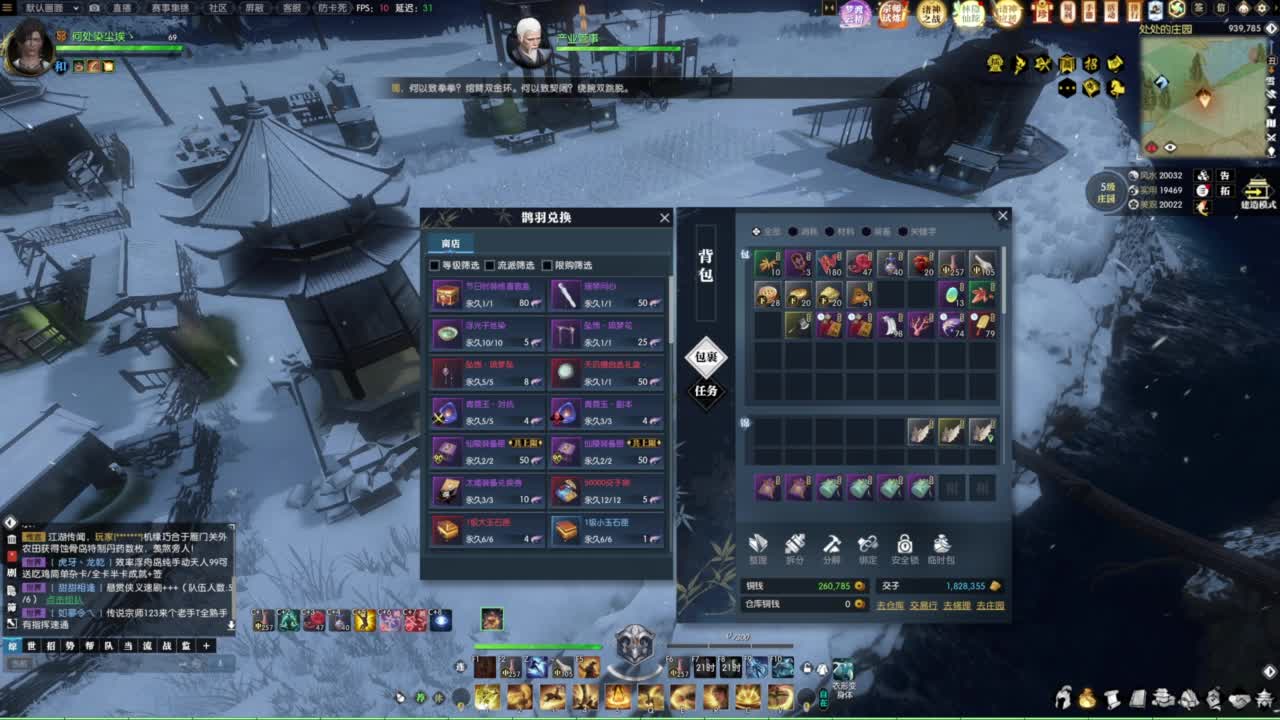Click the 整理 (sort bag) icon

[x=760, y=545]
